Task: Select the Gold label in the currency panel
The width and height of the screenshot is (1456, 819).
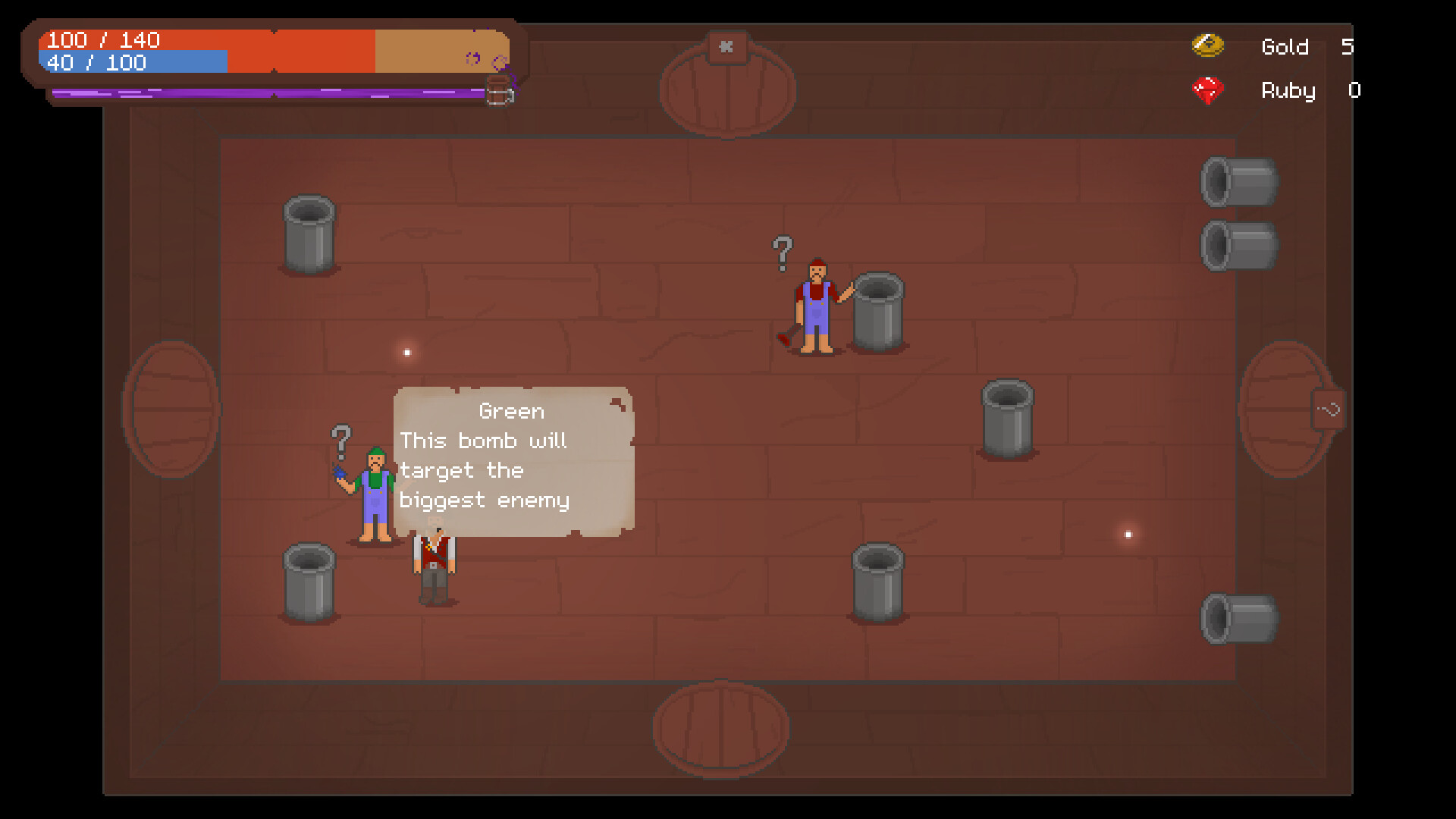Action: pos(1285,47)
